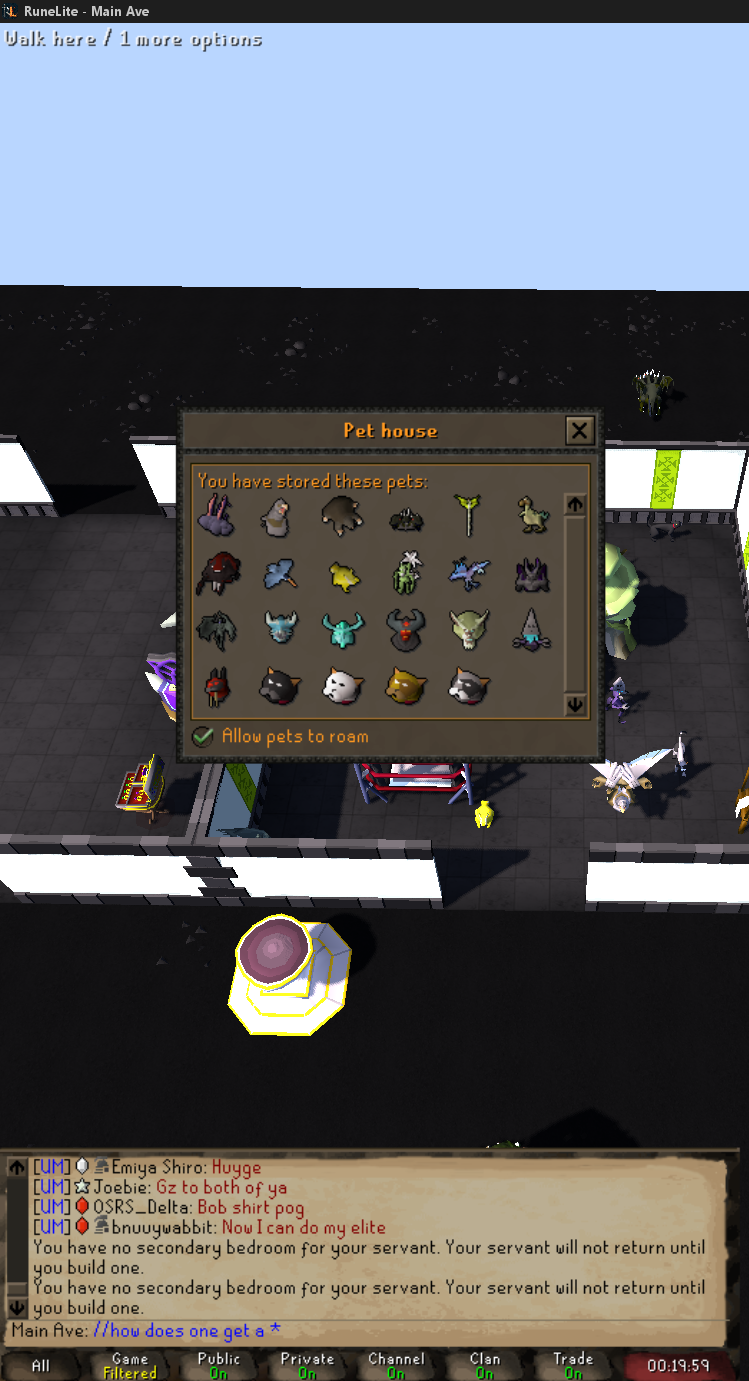Take out the black cat pet
This screenshot has width=749, height=1381.
pyautogui.click(x=277, y=685)
